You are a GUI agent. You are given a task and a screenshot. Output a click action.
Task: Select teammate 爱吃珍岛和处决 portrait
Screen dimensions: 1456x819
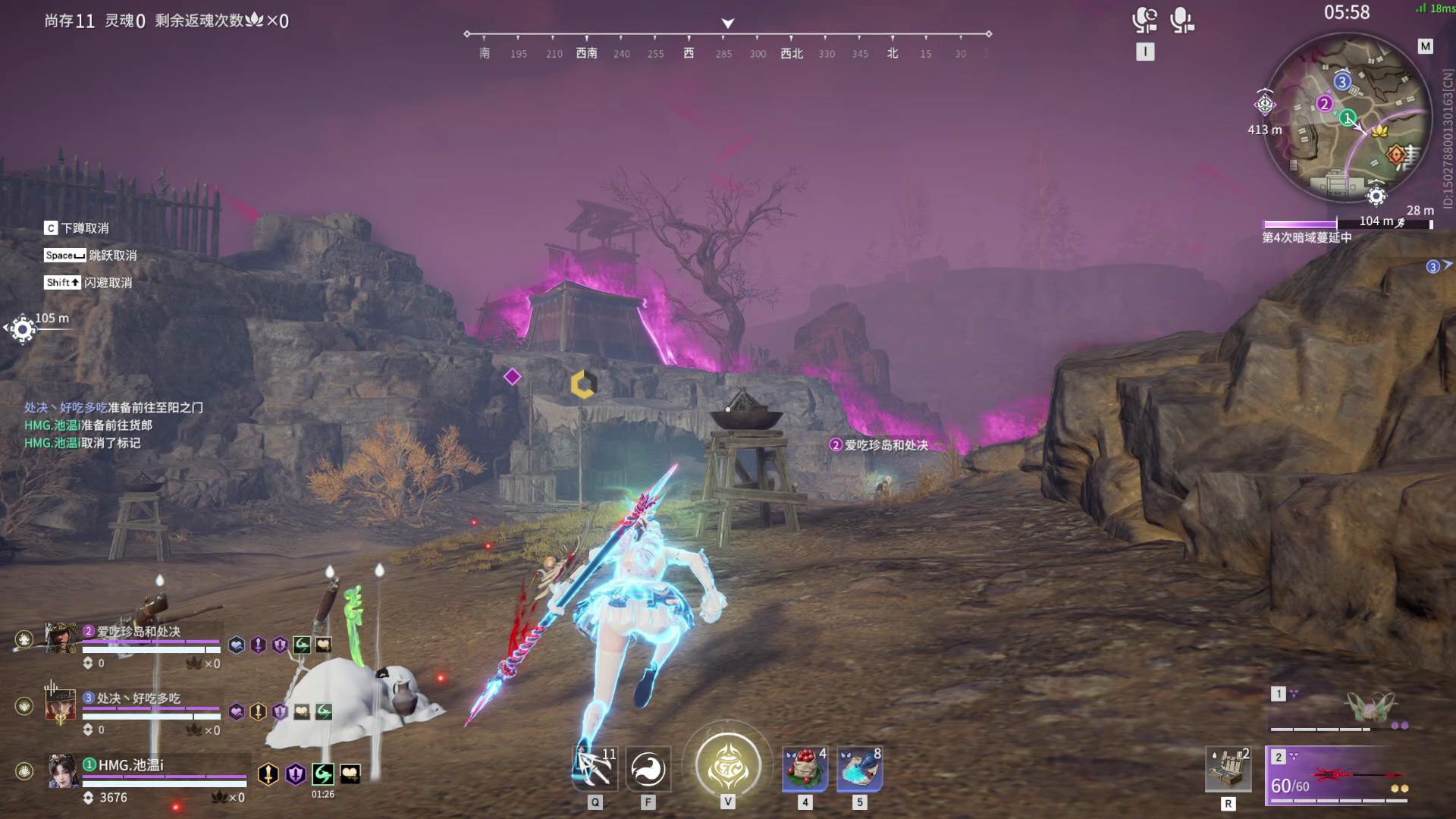(61, 638)
